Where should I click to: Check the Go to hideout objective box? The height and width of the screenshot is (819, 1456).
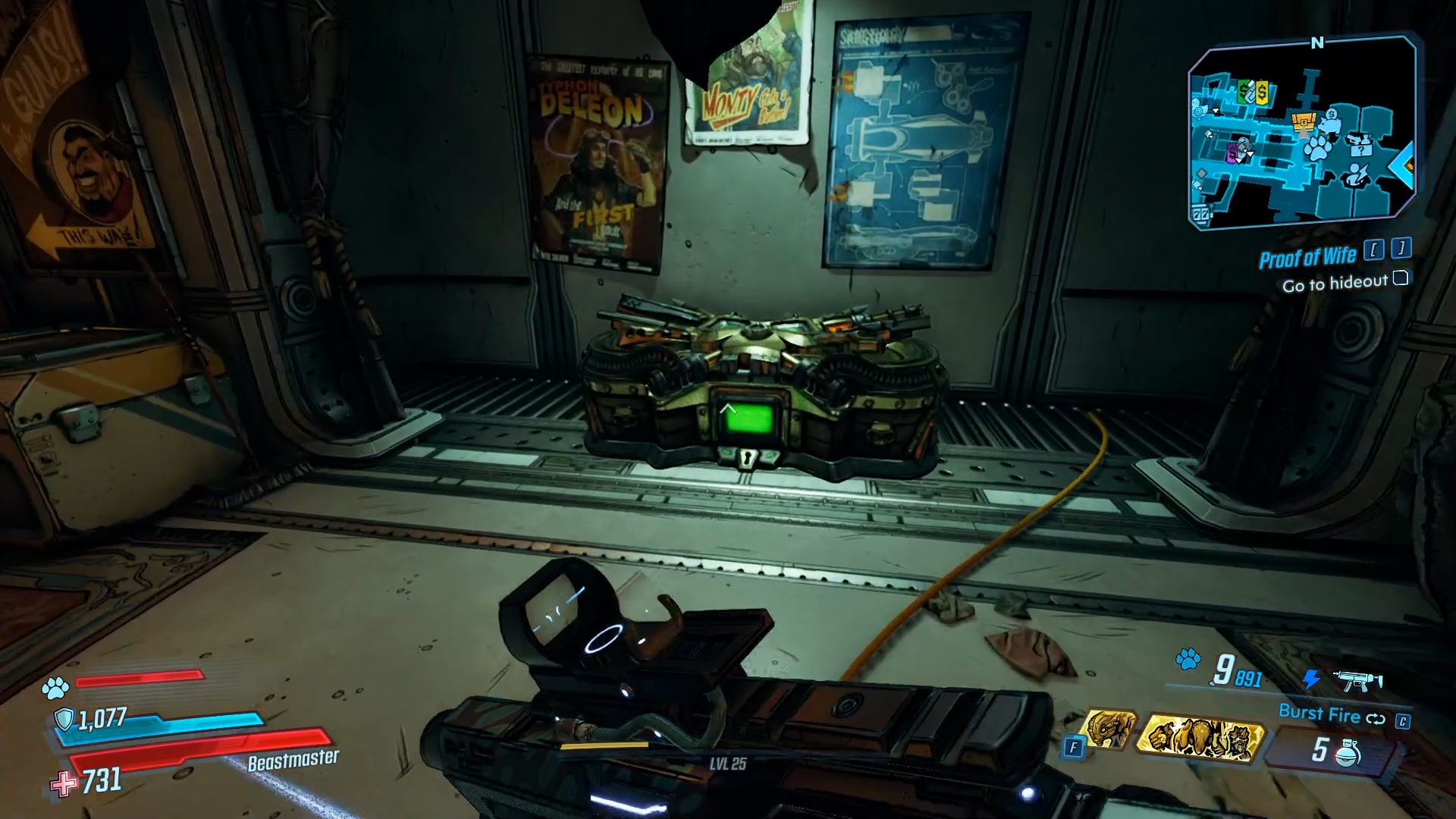pyautogui.click(x=1401, y=279)
